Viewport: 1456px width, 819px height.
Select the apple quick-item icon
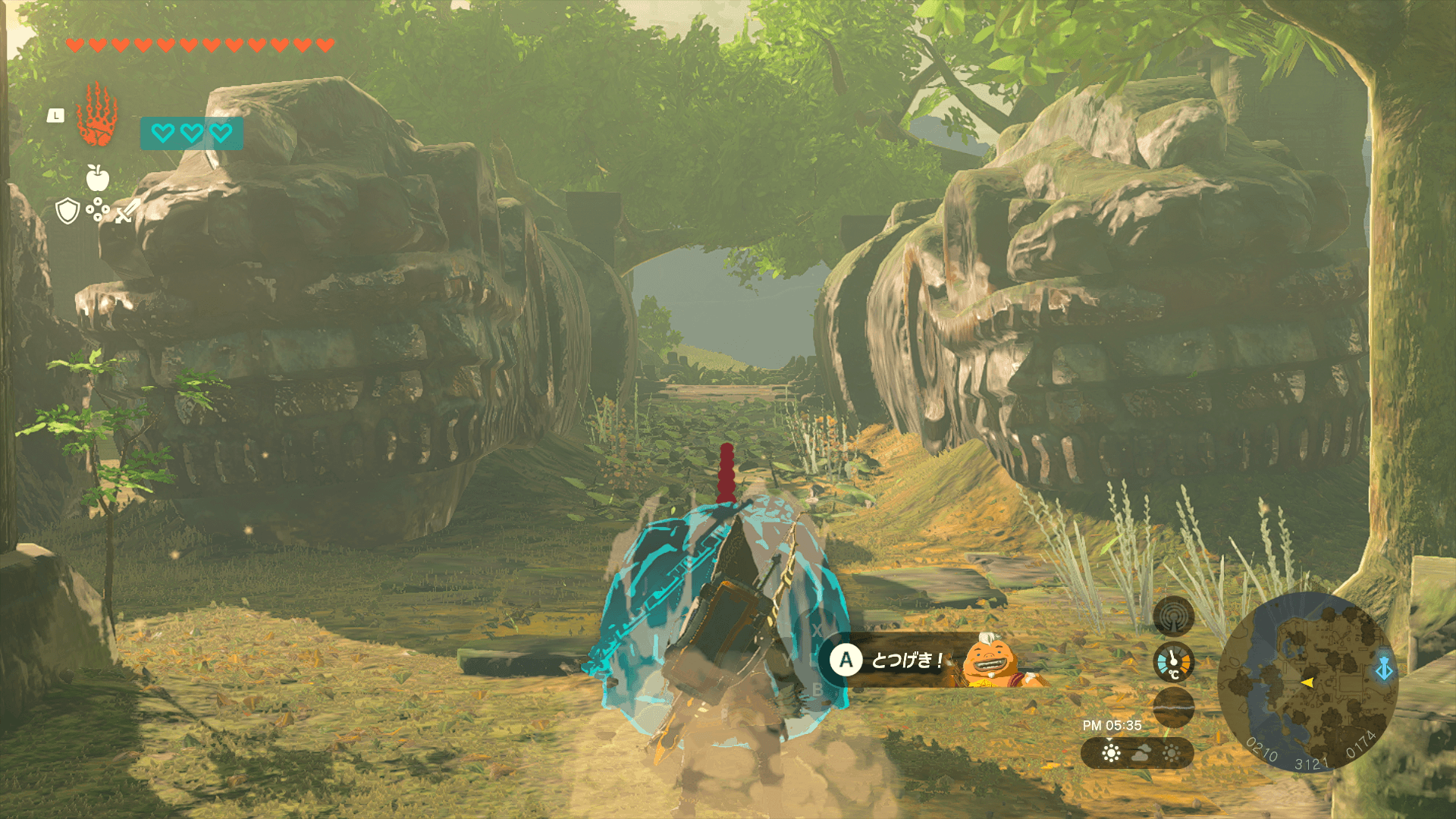point(97,178)
